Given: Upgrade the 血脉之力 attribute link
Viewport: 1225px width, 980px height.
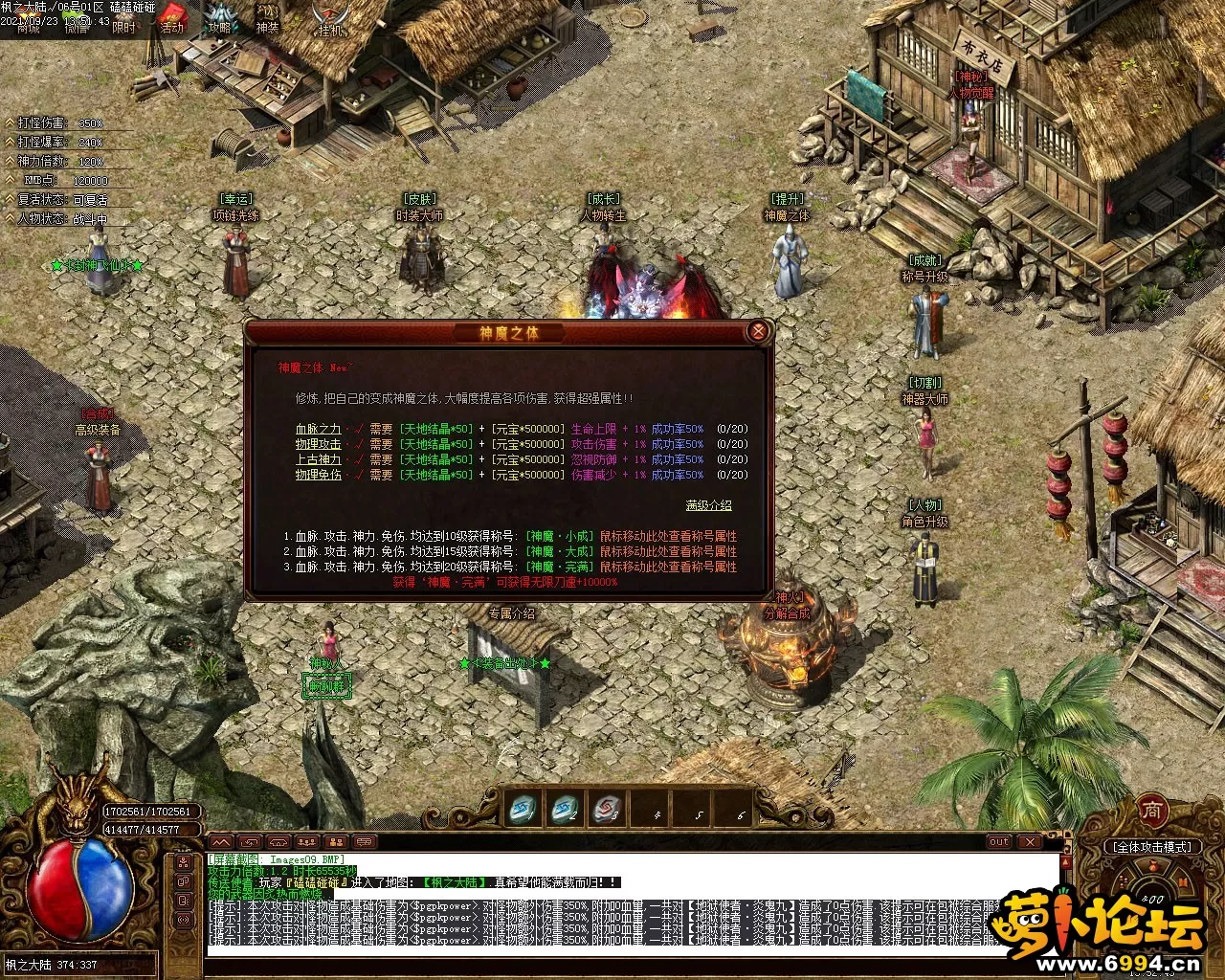Looking at the screenshot, I should tap(318, 430).
